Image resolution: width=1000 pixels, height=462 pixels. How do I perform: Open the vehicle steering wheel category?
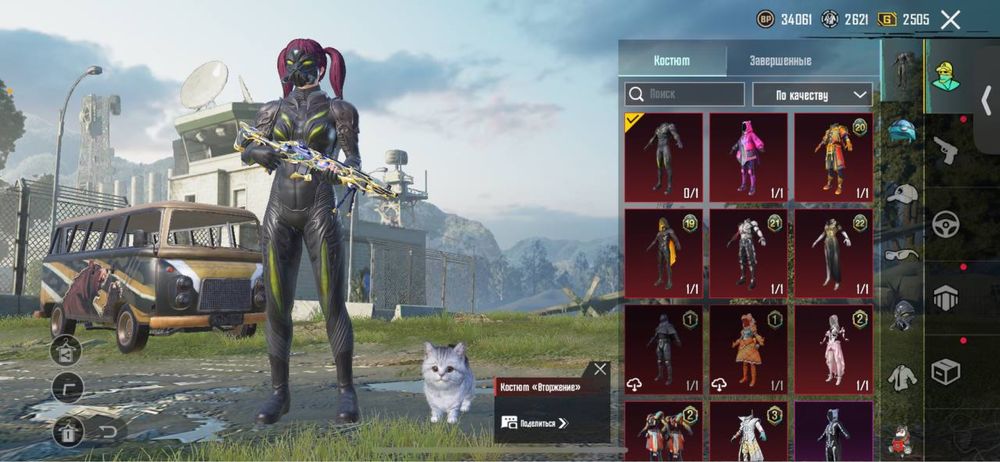click(x=945, y=223)
